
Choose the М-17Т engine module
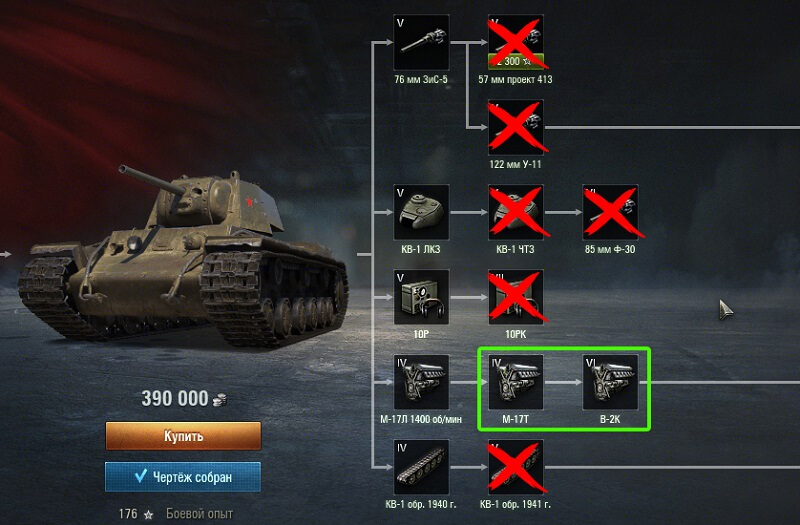coord(516,381)
